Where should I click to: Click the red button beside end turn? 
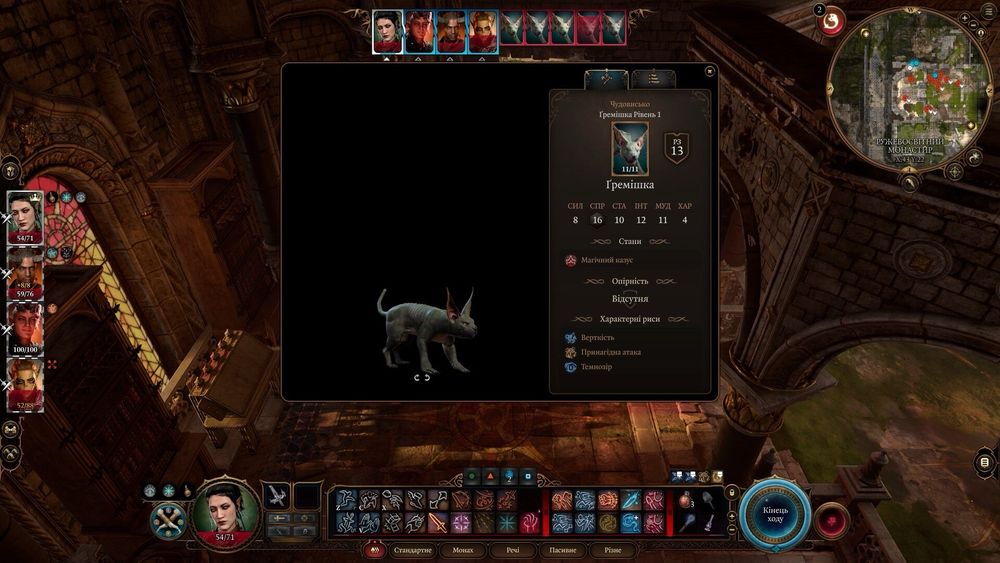(831, 519)
